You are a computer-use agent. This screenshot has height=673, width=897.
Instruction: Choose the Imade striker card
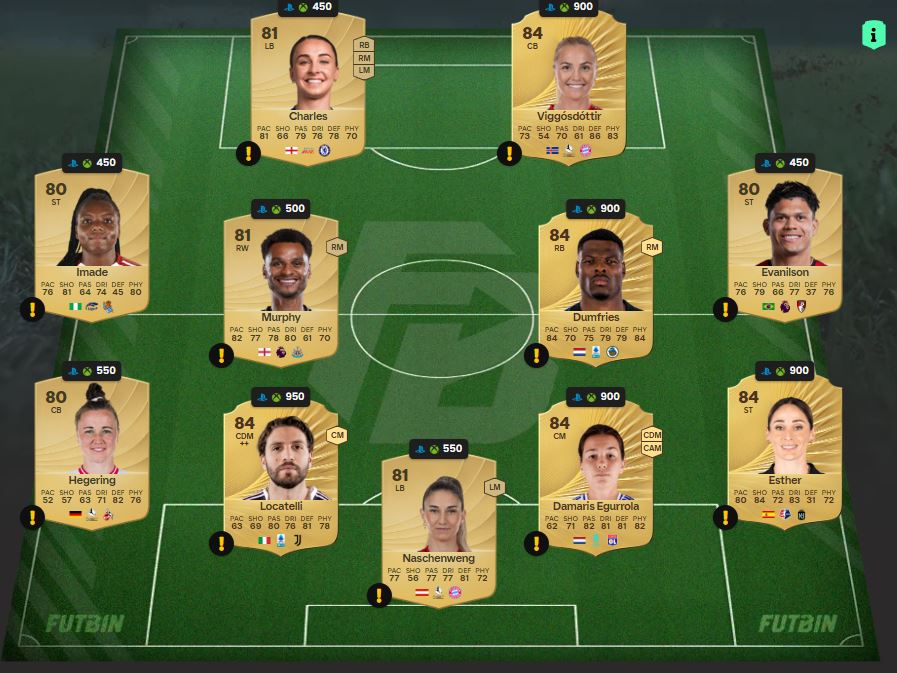point(92,240)
